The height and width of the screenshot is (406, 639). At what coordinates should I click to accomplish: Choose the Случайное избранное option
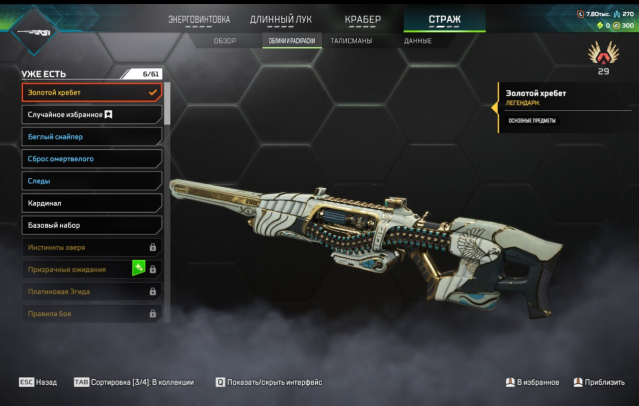click(91, 115)
